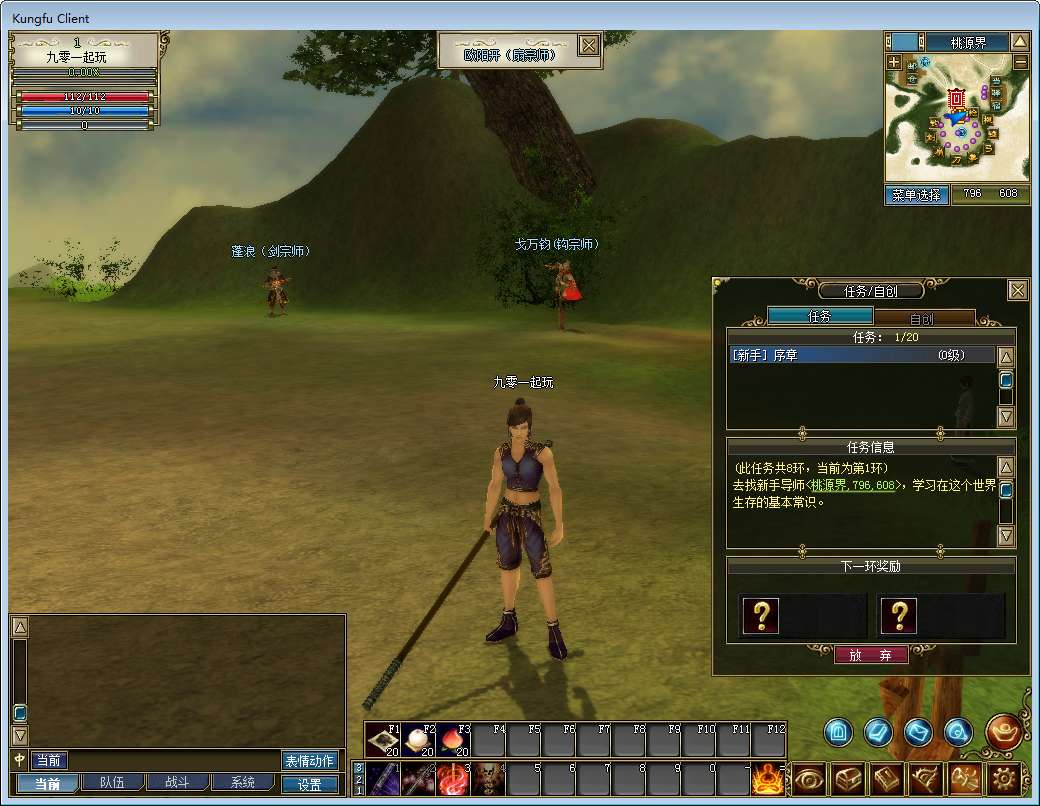Open the 表情动作 emote menu
Screen dimensions: 1040x806
(x=309, y=761)
